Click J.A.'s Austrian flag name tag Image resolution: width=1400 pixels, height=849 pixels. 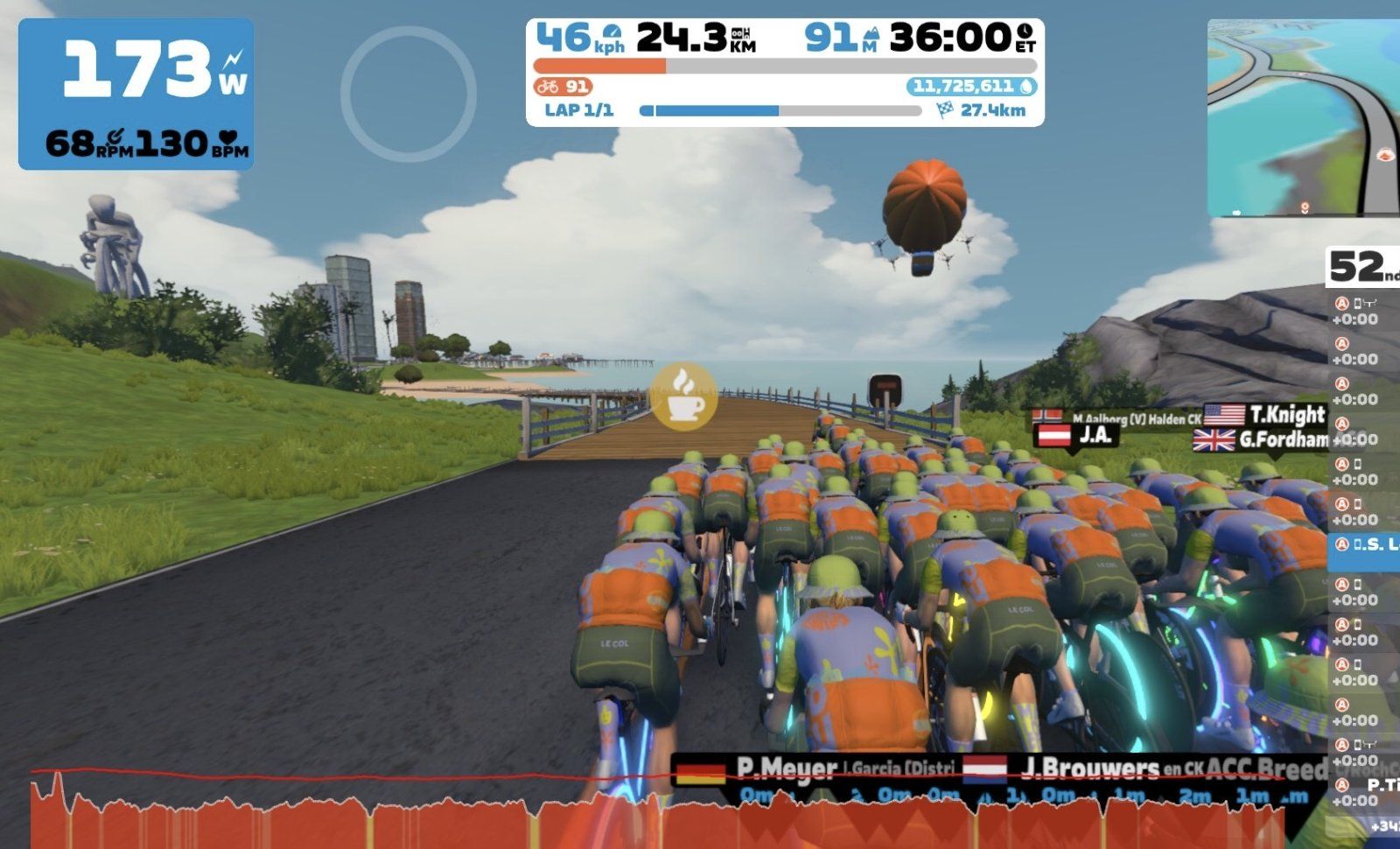(x=1074, y=434)
